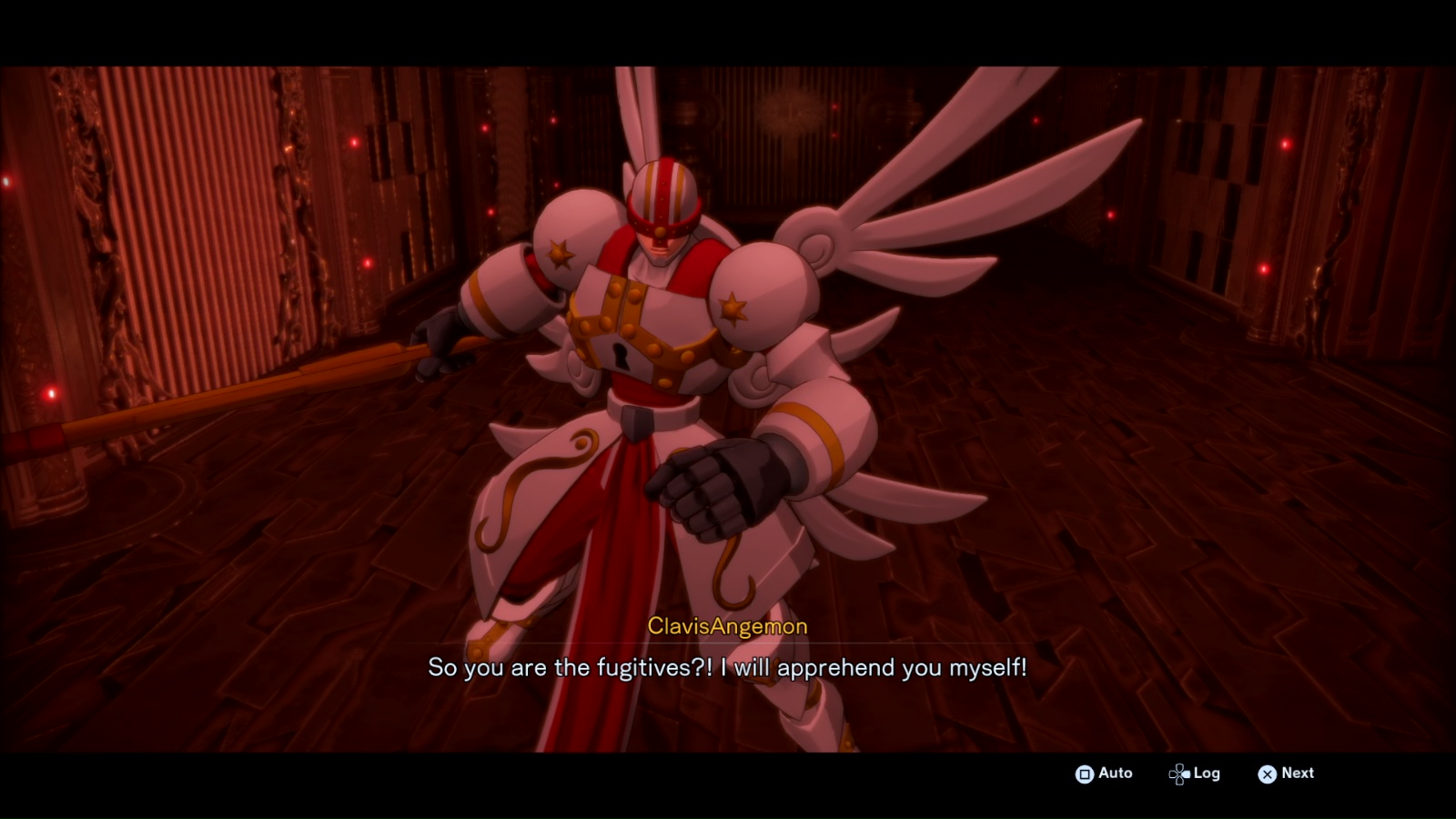The image size is (1456, 819).
Task: Toggle the Next prompt to advance dialogue
Action: click(1285, 773)
